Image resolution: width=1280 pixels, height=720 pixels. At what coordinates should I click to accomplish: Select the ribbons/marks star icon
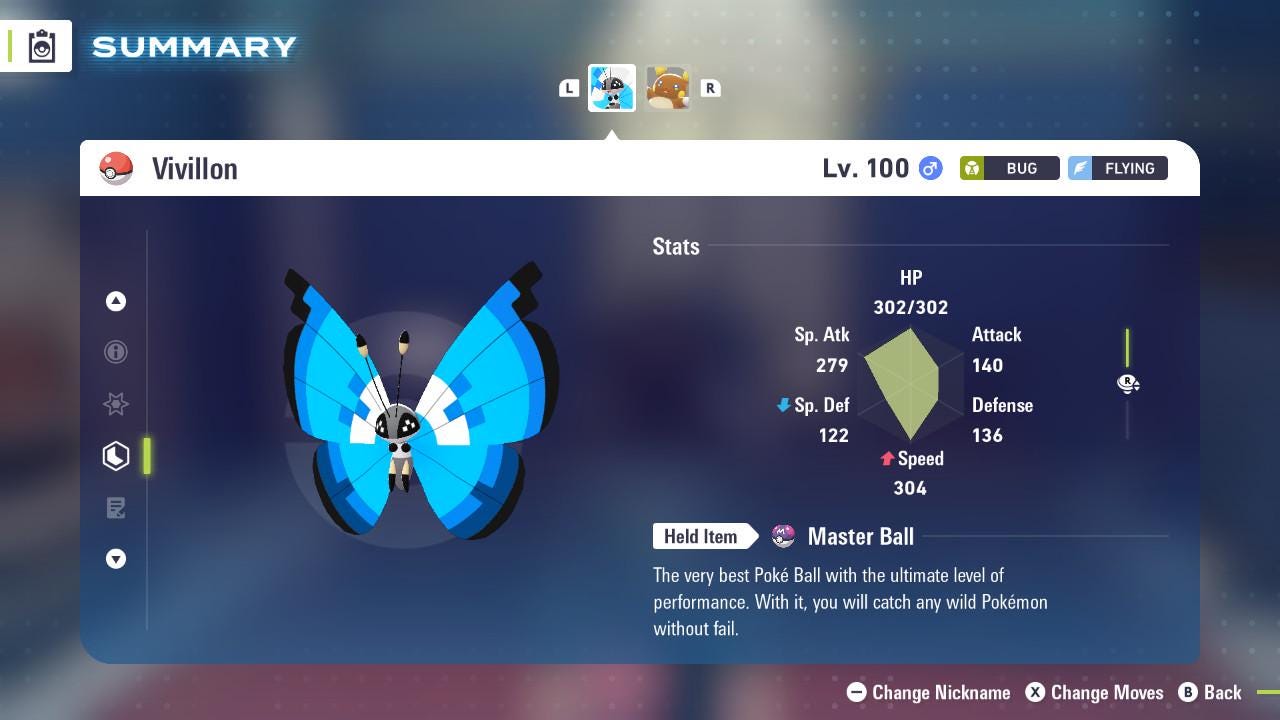click(115, 404)
